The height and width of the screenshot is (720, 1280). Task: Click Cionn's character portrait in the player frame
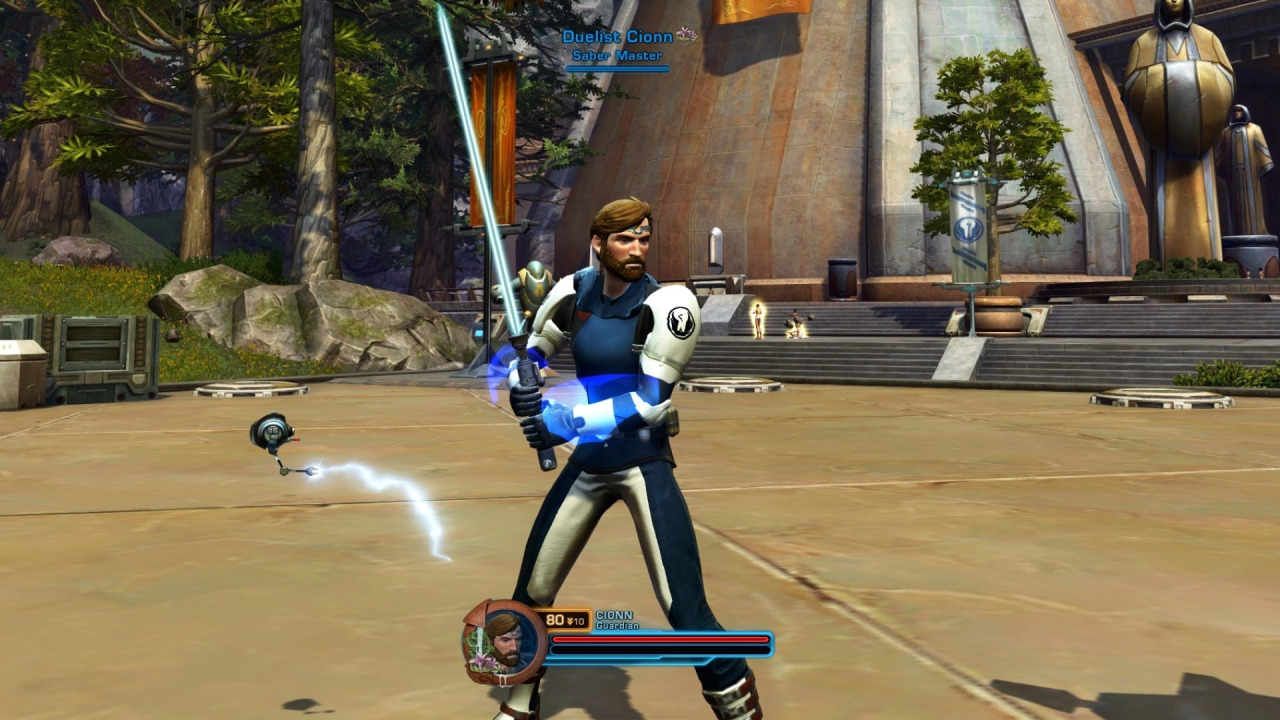[x=505, y=641]
